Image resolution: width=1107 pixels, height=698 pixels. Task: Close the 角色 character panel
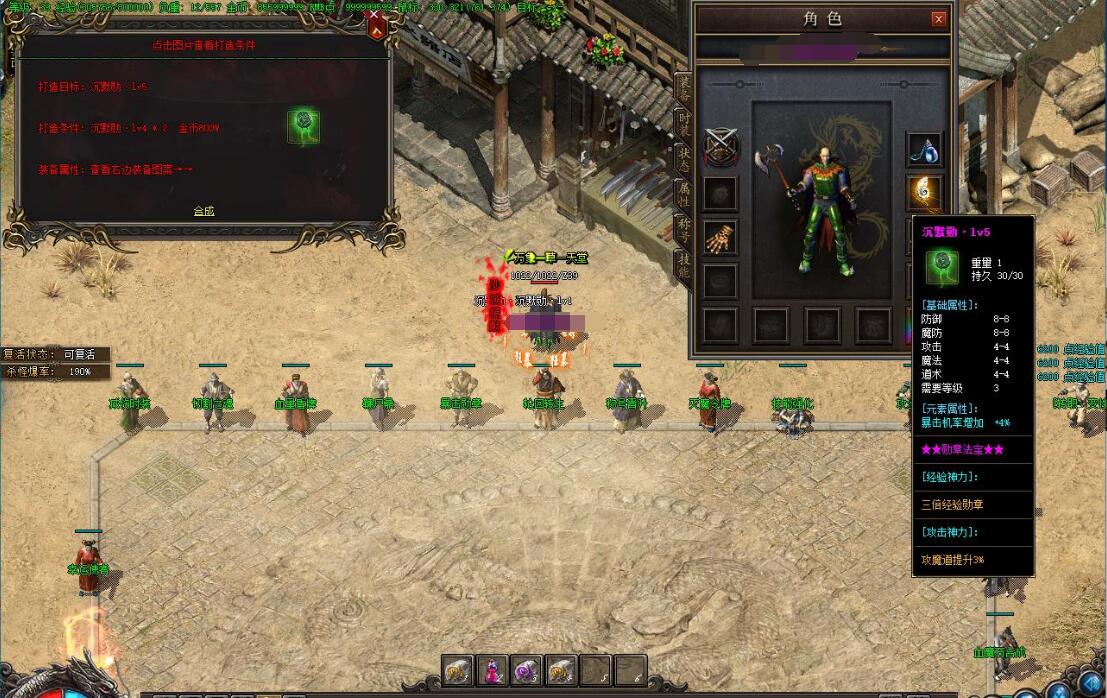(938, 19)
